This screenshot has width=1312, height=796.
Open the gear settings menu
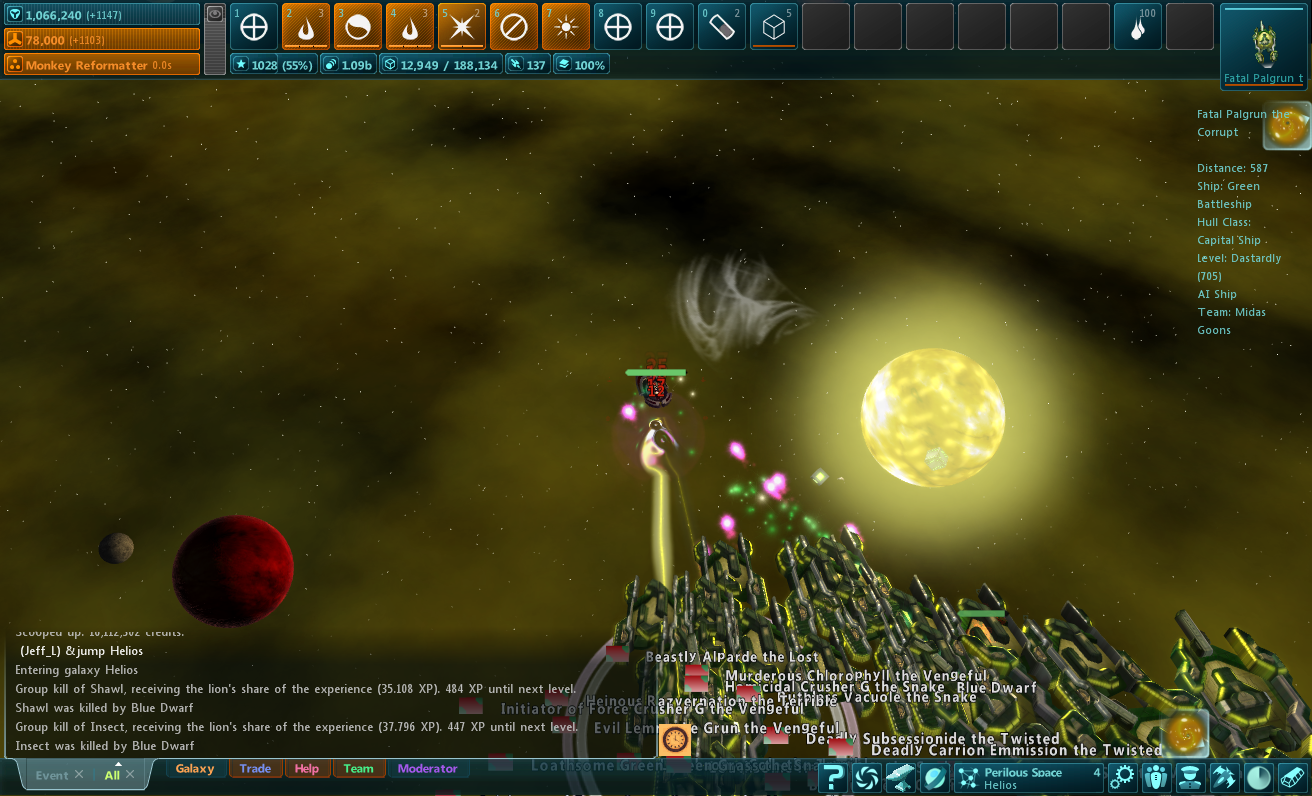click(1123, 777)
